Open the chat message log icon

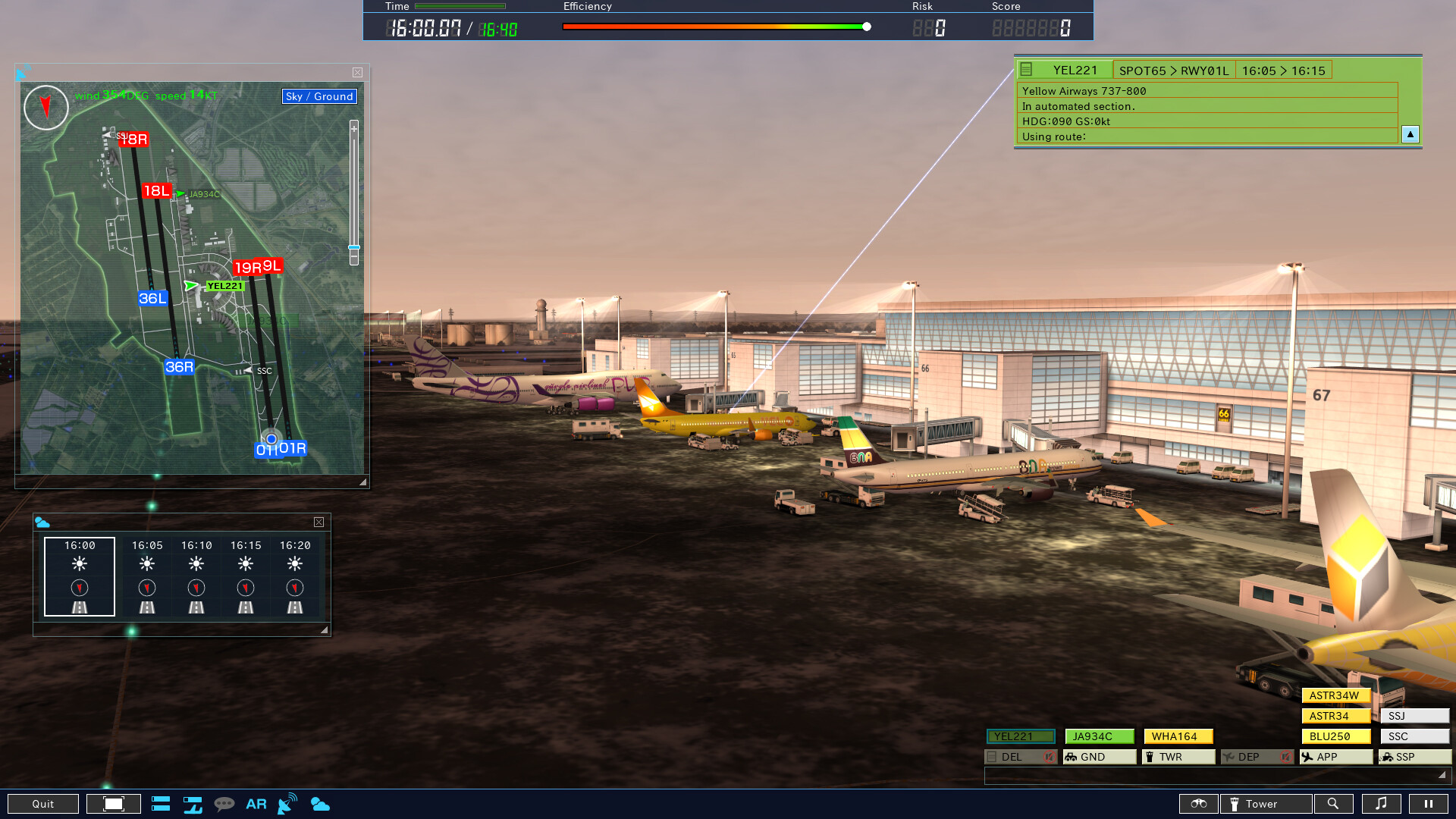coord(224,803)
